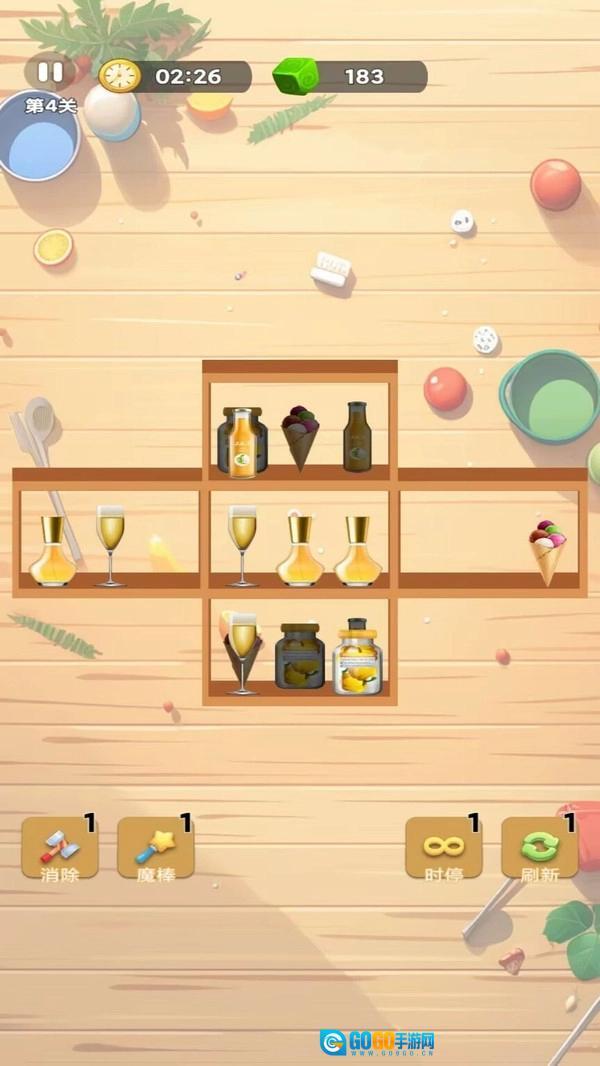Pick the dark green bottle on top shelf
This screenshot has width=600, height=1066.
coord(358,437)
